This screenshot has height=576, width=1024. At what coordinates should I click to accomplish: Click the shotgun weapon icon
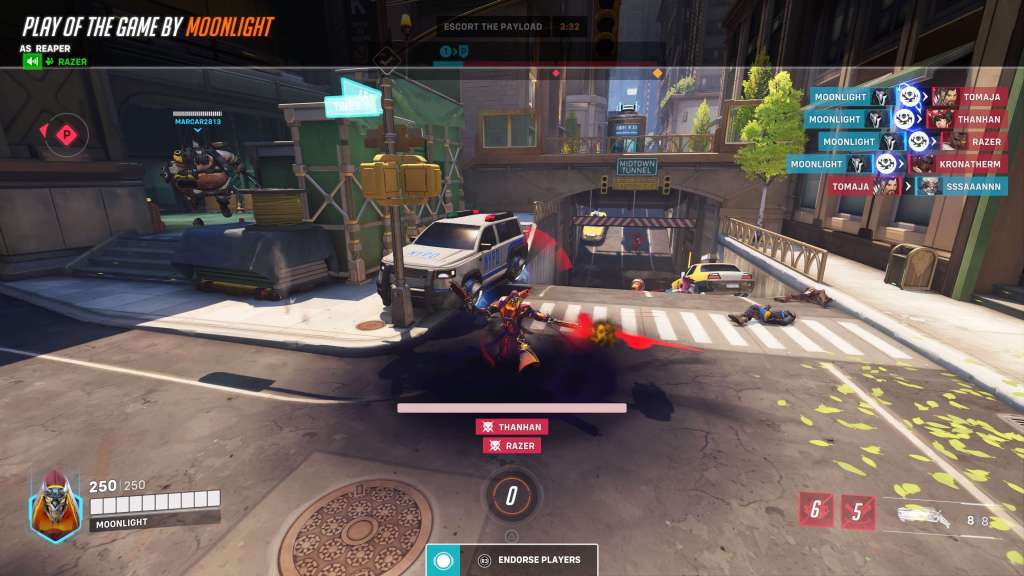(x=921, y=515)
